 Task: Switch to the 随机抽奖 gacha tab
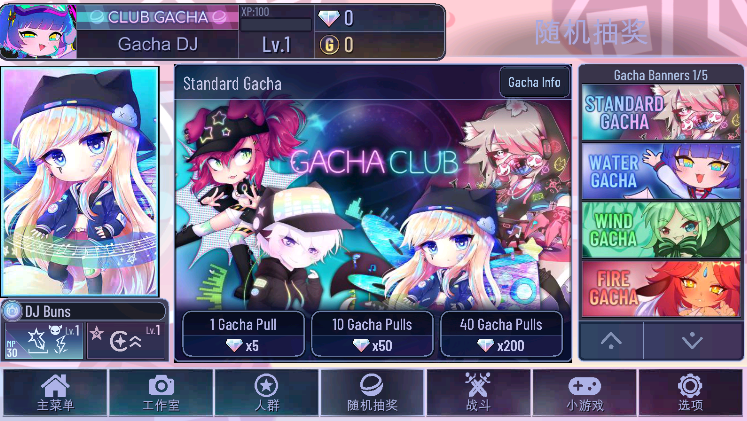[x=372, y=392]
